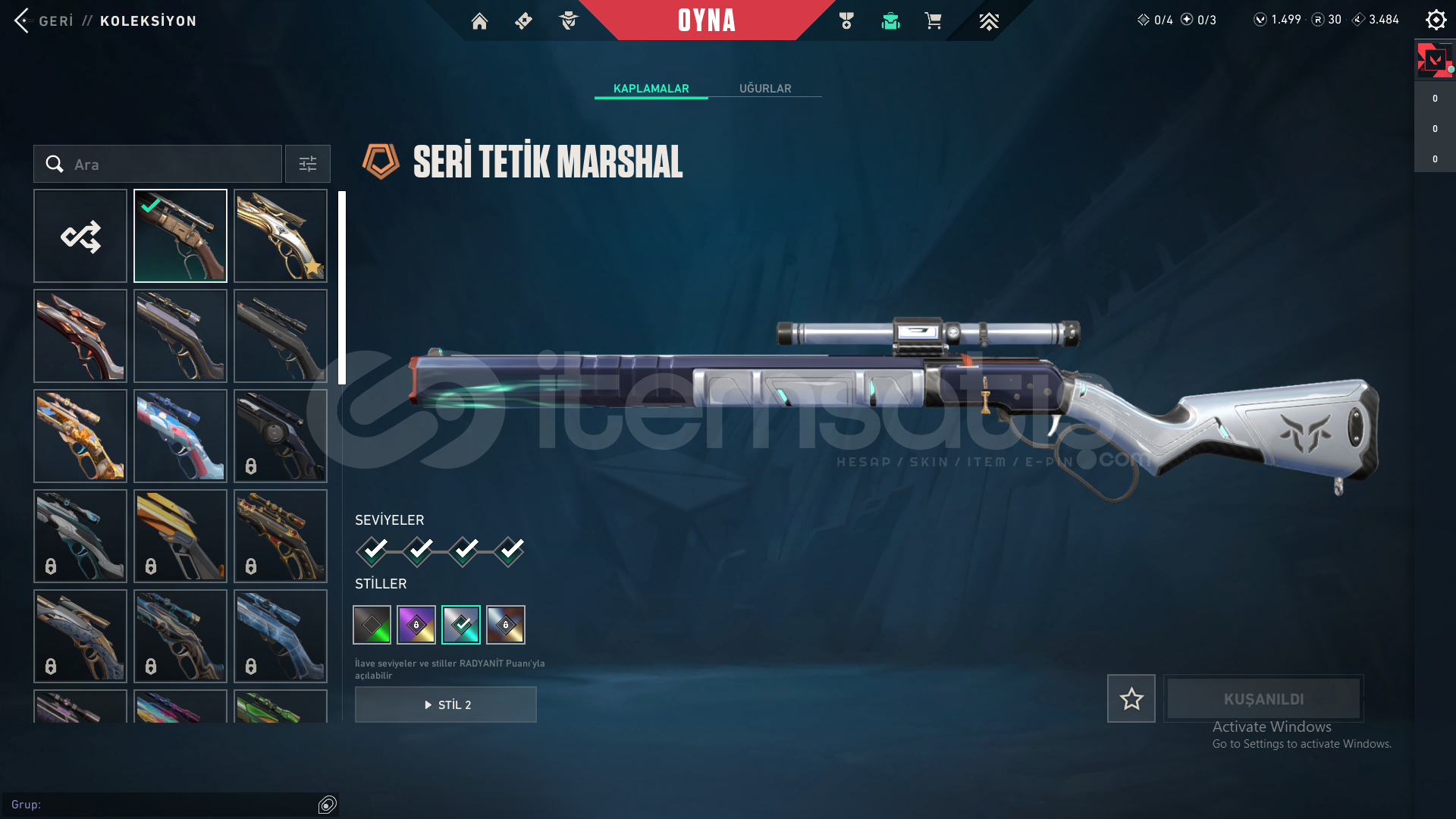
Task: Go back with the GERİ arrow
Action: pos(23,20)
